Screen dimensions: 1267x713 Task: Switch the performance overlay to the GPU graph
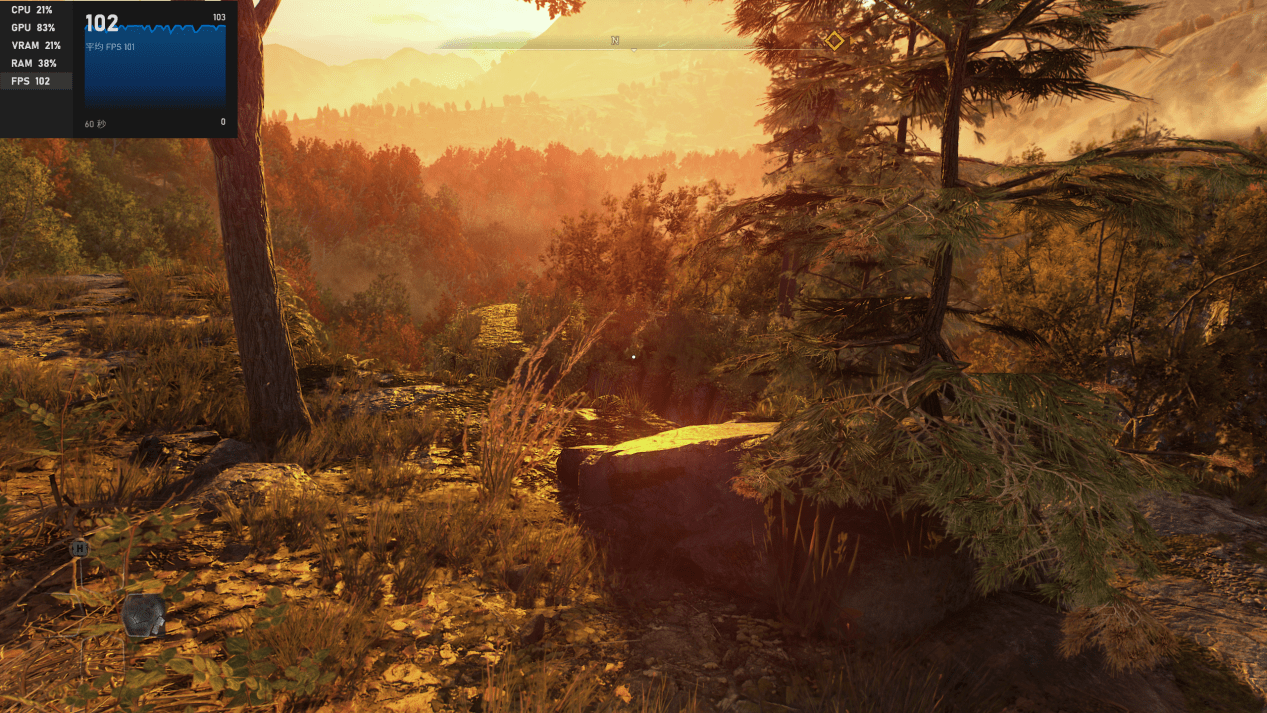[x=35, y=27]
